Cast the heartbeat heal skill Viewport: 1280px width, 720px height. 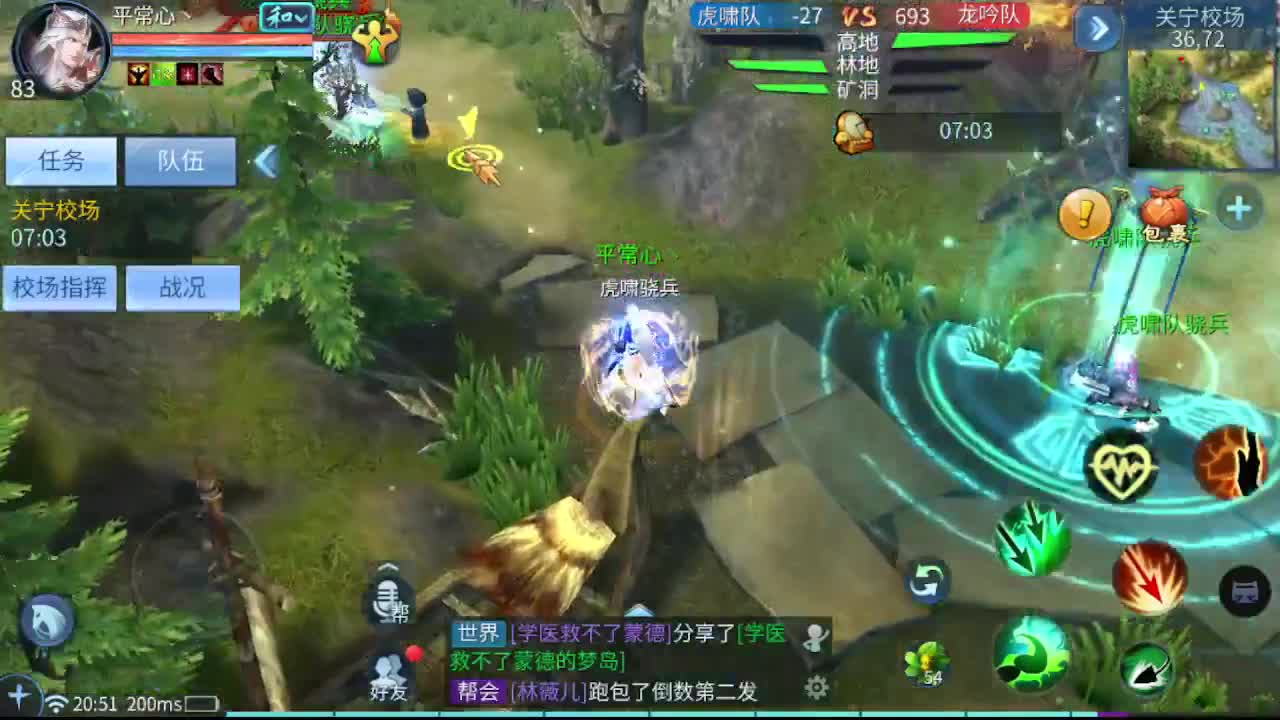[1124, 464]
